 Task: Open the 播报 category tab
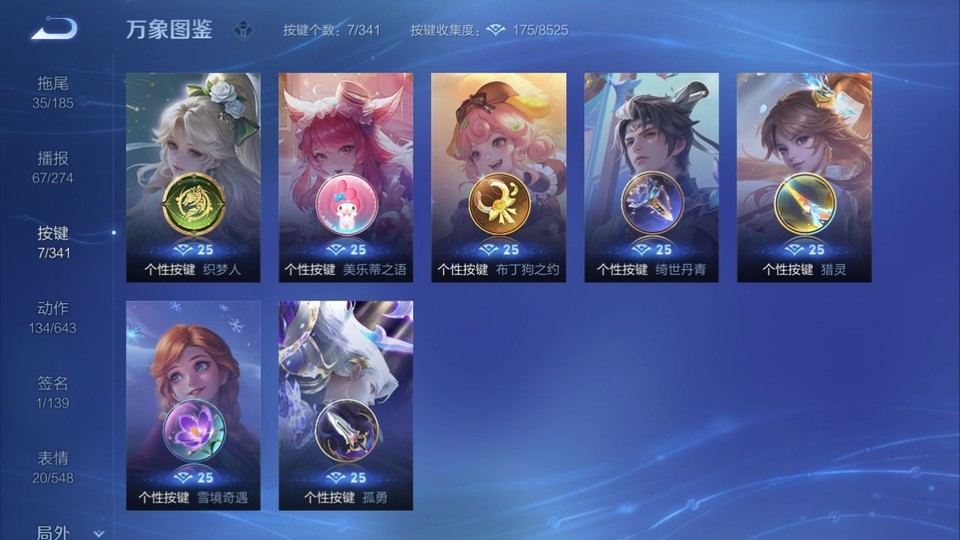(x=54, y=166)
